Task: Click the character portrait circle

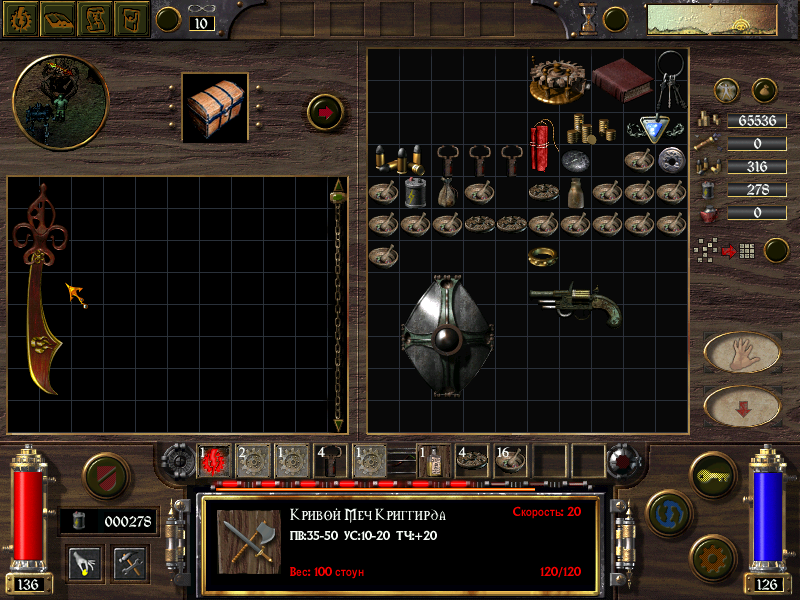Action: (46, 101)
